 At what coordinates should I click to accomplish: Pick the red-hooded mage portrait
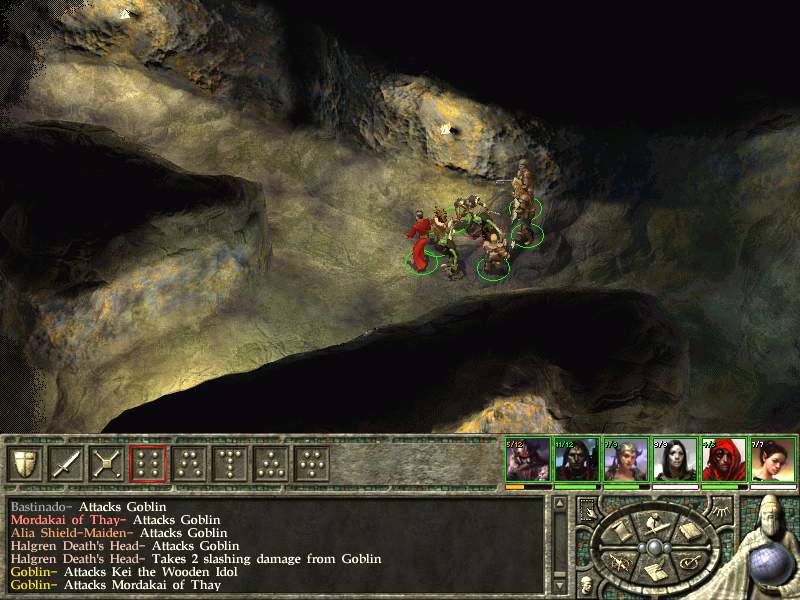[x=724, y=462]
